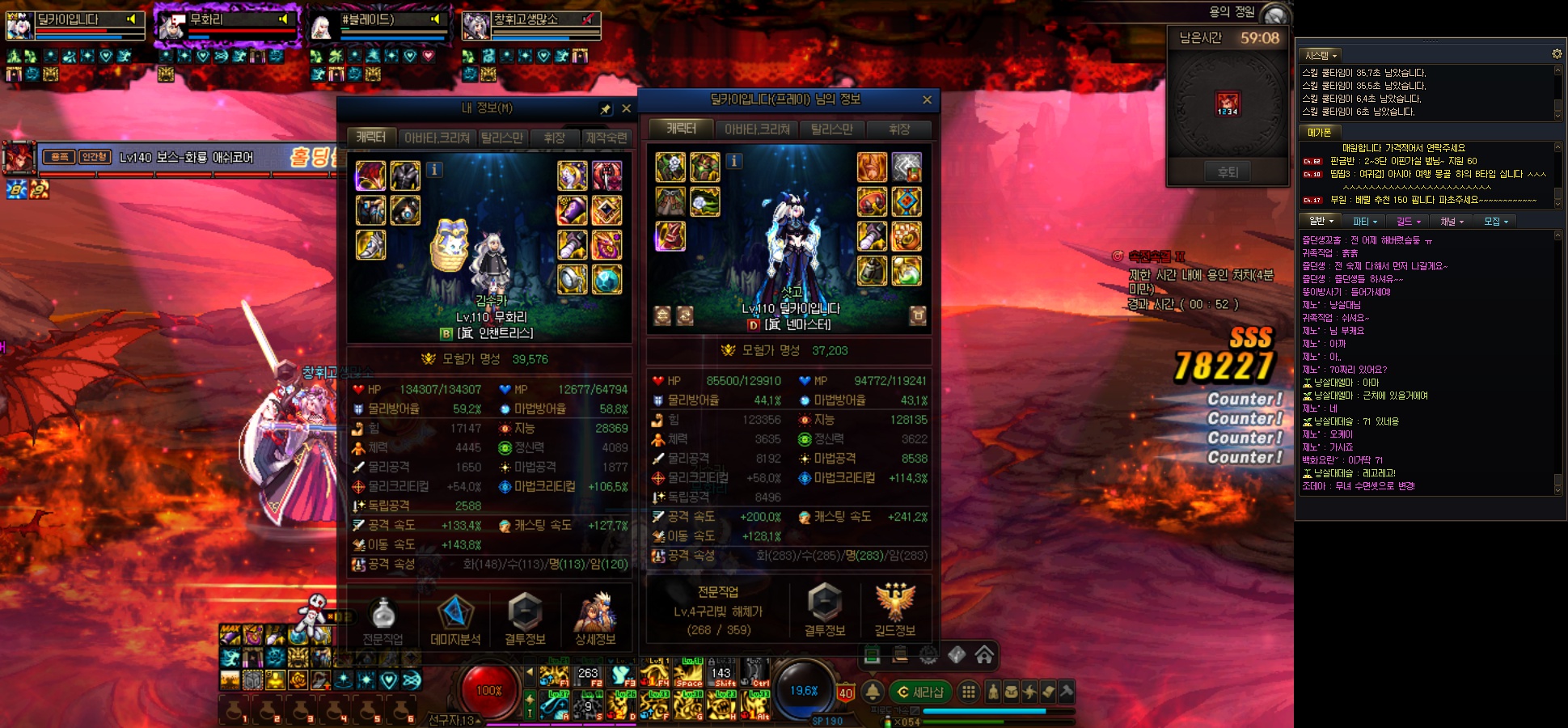Image resolution: width=1568 pixels, height=728 pixels.
Task: Switch chat to 길드 channel
Action: point(1408,221)
